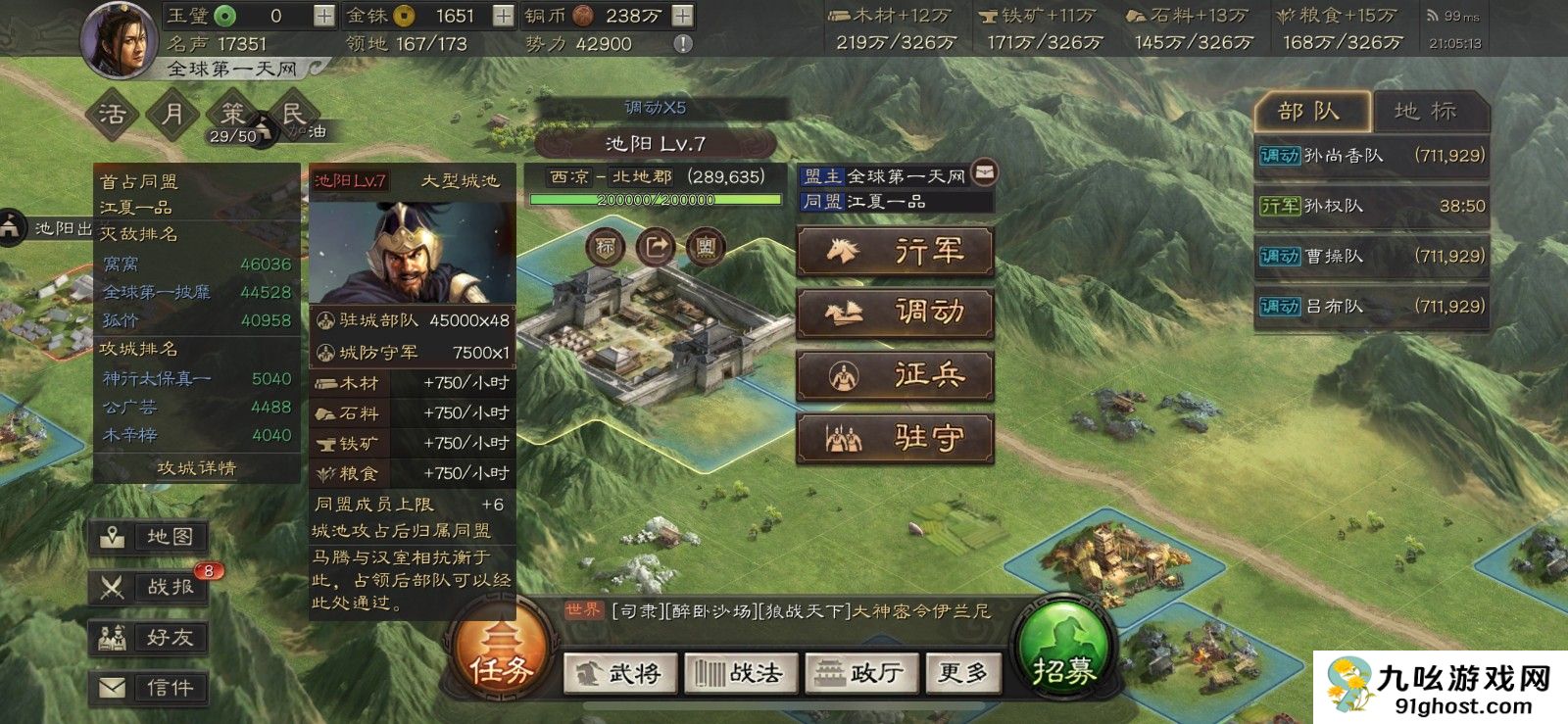Image resolution: width=1568 pixels, height=724 pixels.
Task: Show the 更多 more options
Action: [962, 673]
